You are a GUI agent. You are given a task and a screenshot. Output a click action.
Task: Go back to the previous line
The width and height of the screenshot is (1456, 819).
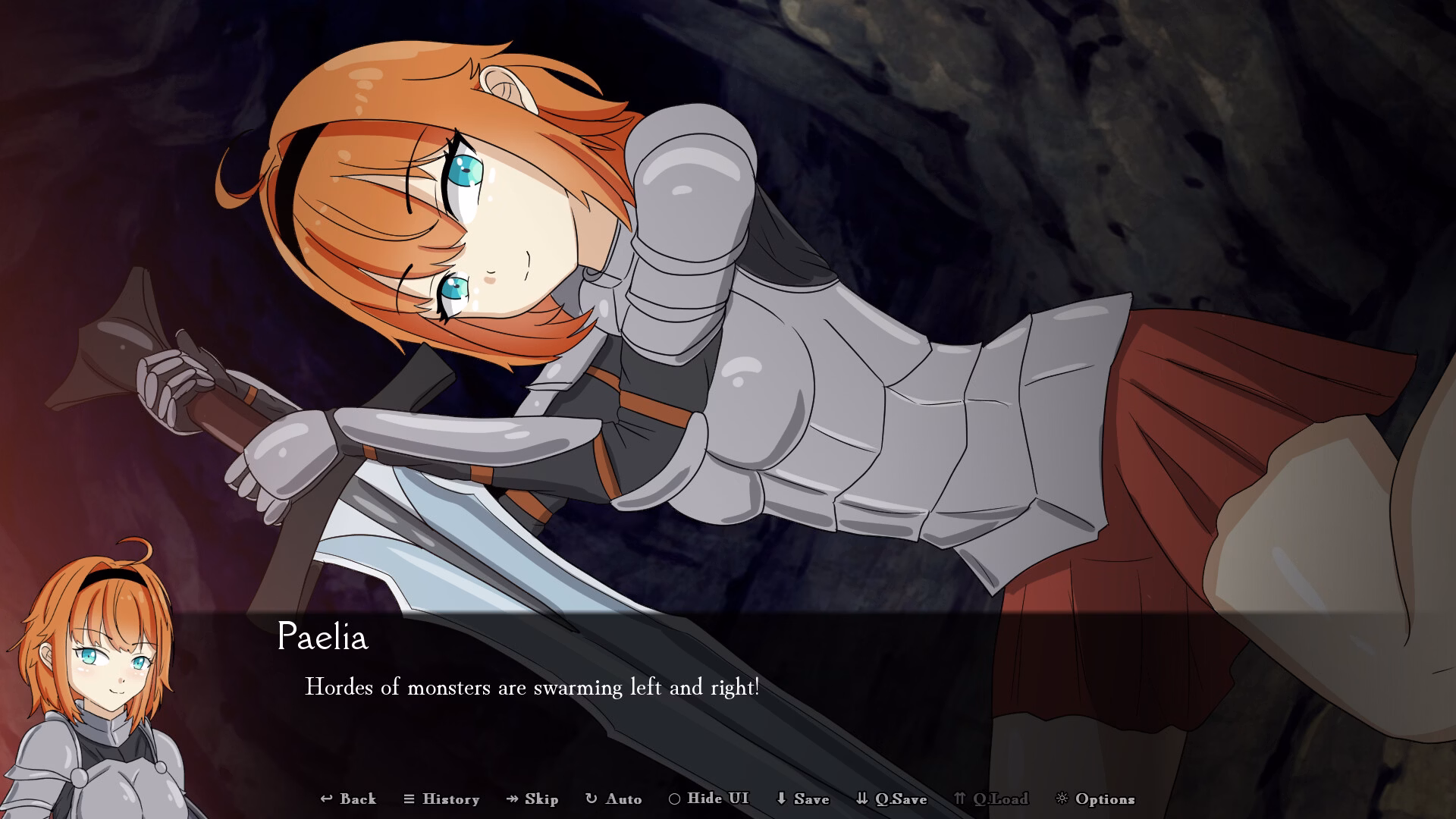click(x=348, y=799)
